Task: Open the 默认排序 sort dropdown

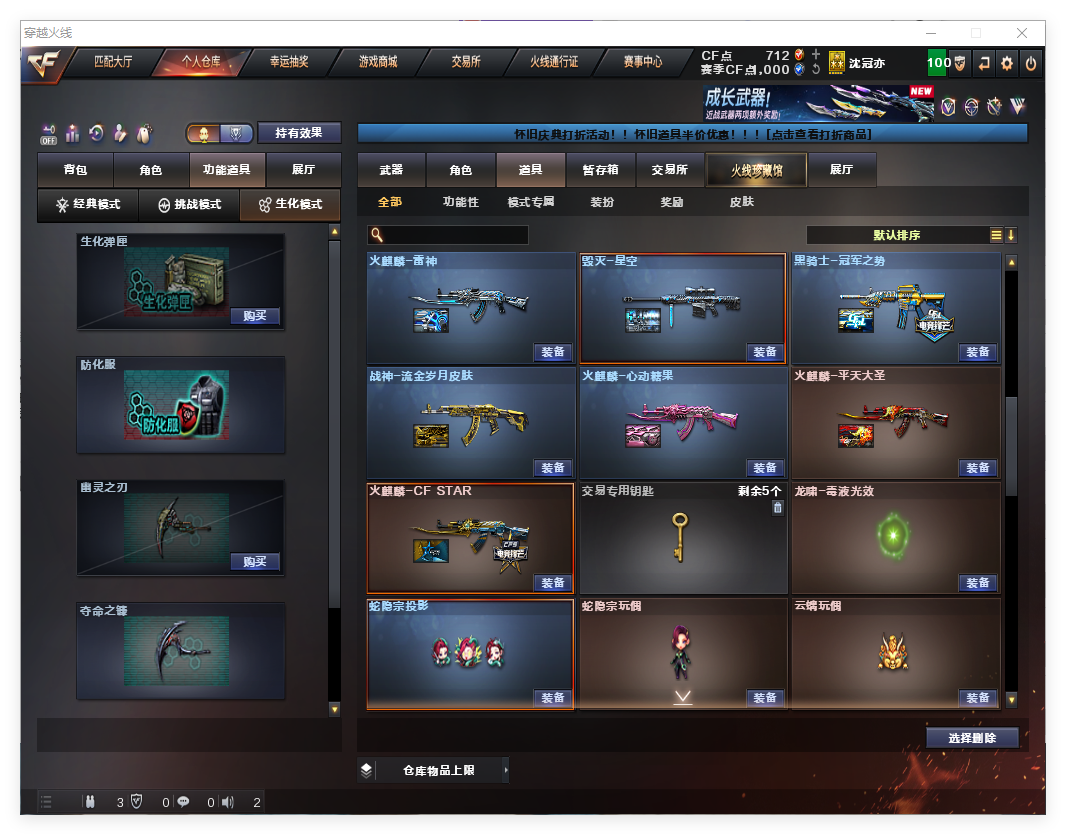Action: (897, 235)
